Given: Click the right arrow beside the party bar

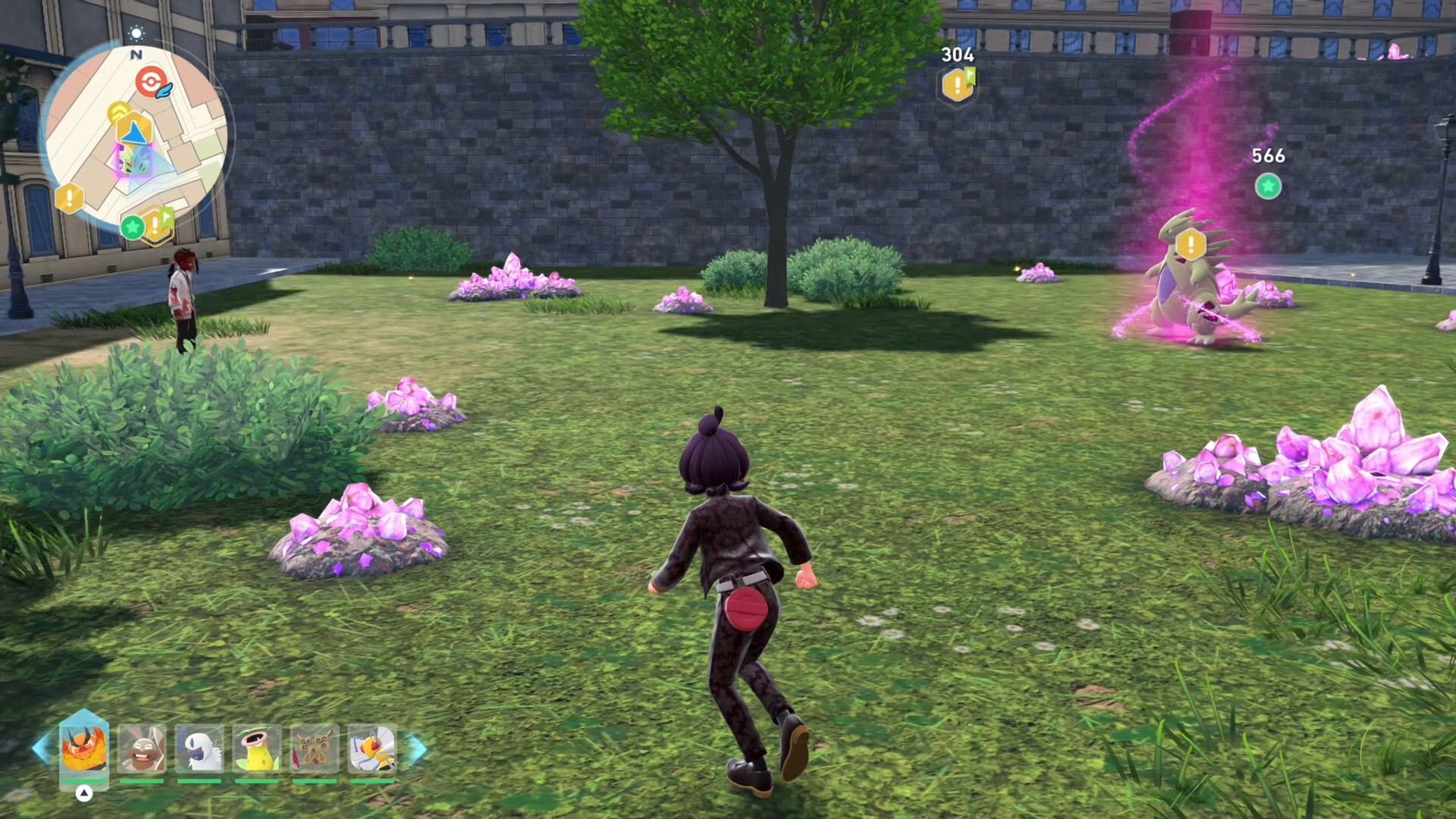Looking at the screenshot, I should point(418,748).
